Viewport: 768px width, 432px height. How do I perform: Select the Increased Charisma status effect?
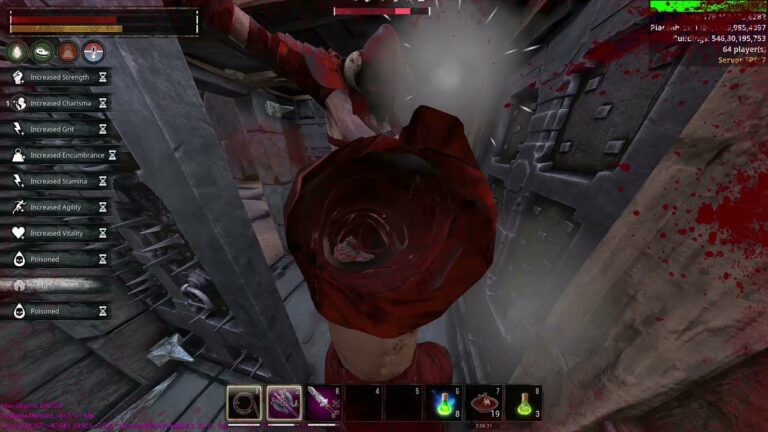click(59, 103)
